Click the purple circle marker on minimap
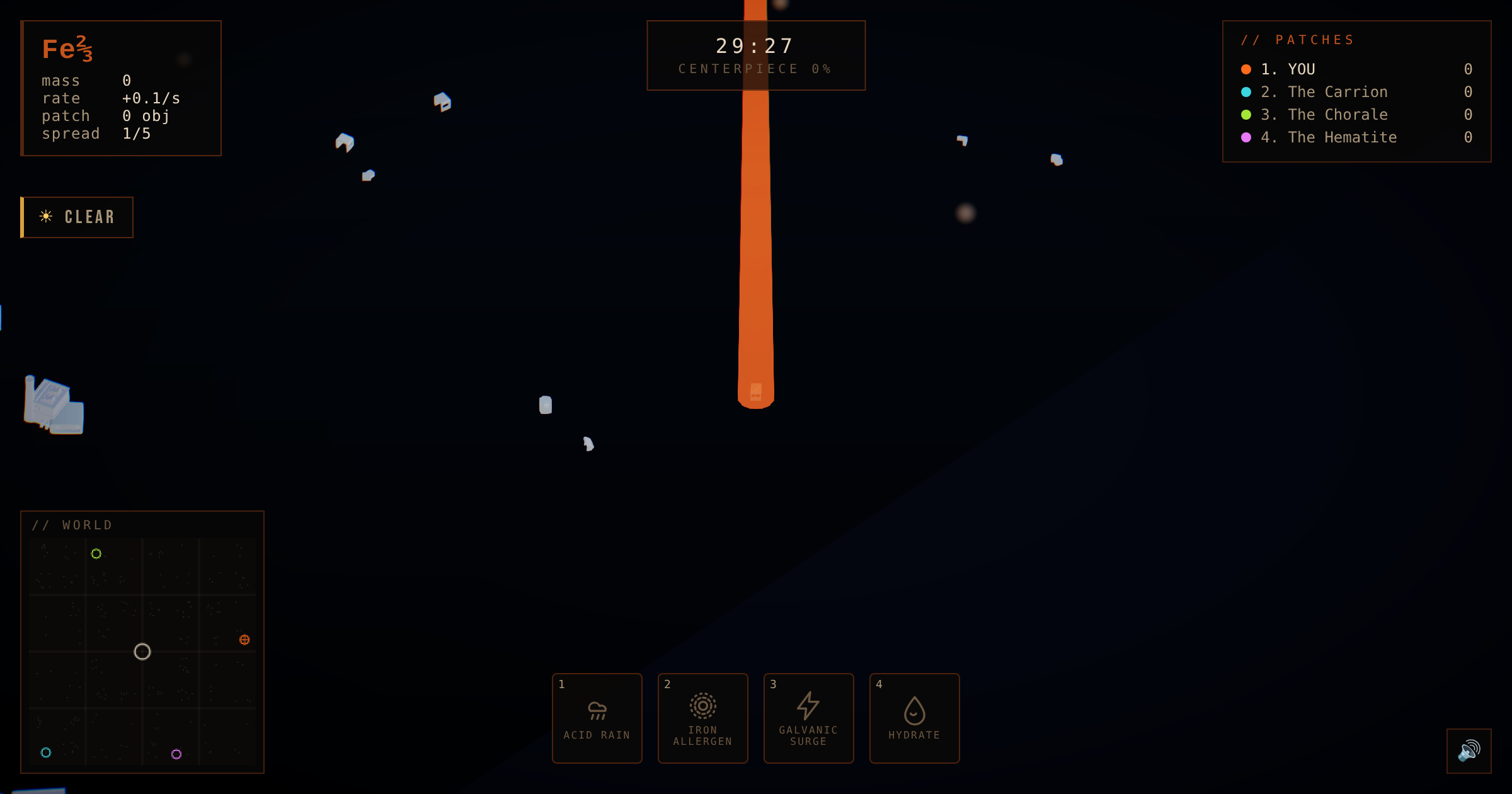Screen dimensions: 1512x794 [x=176, y=754]
